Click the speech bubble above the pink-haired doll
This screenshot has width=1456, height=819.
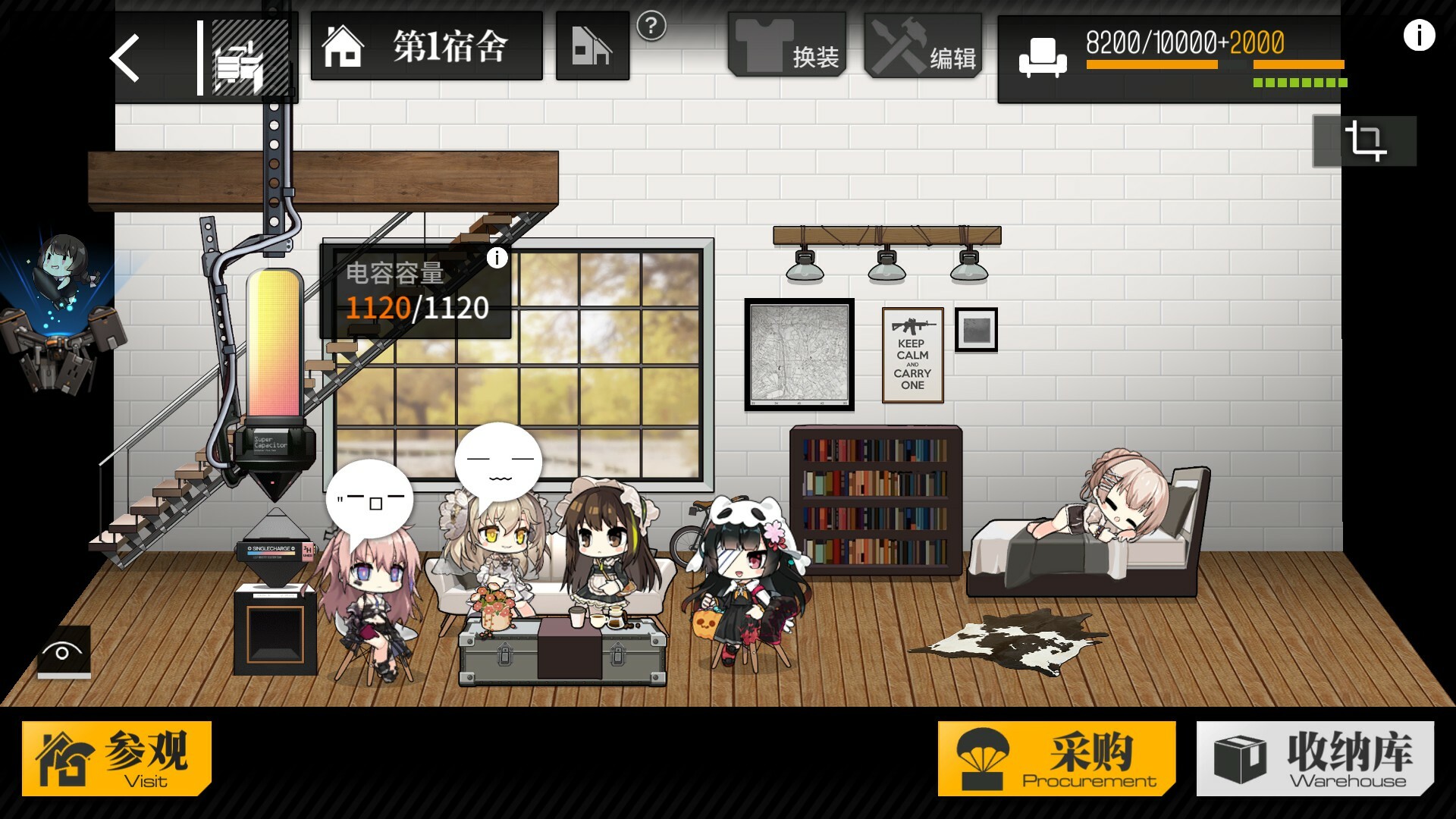tap(369, 499)
